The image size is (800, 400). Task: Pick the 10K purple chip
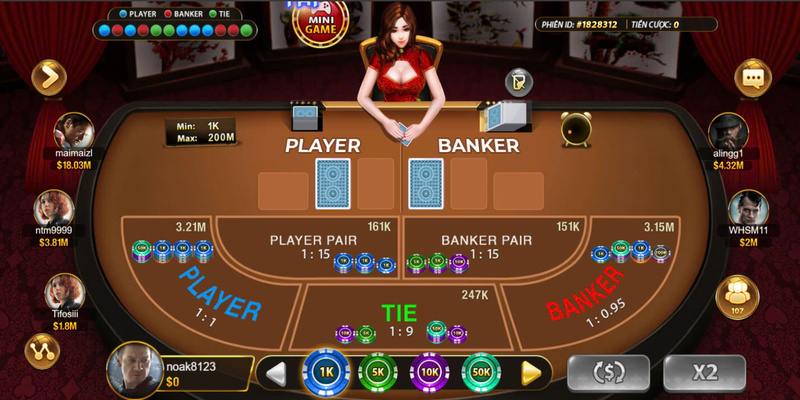coord(429,372)
